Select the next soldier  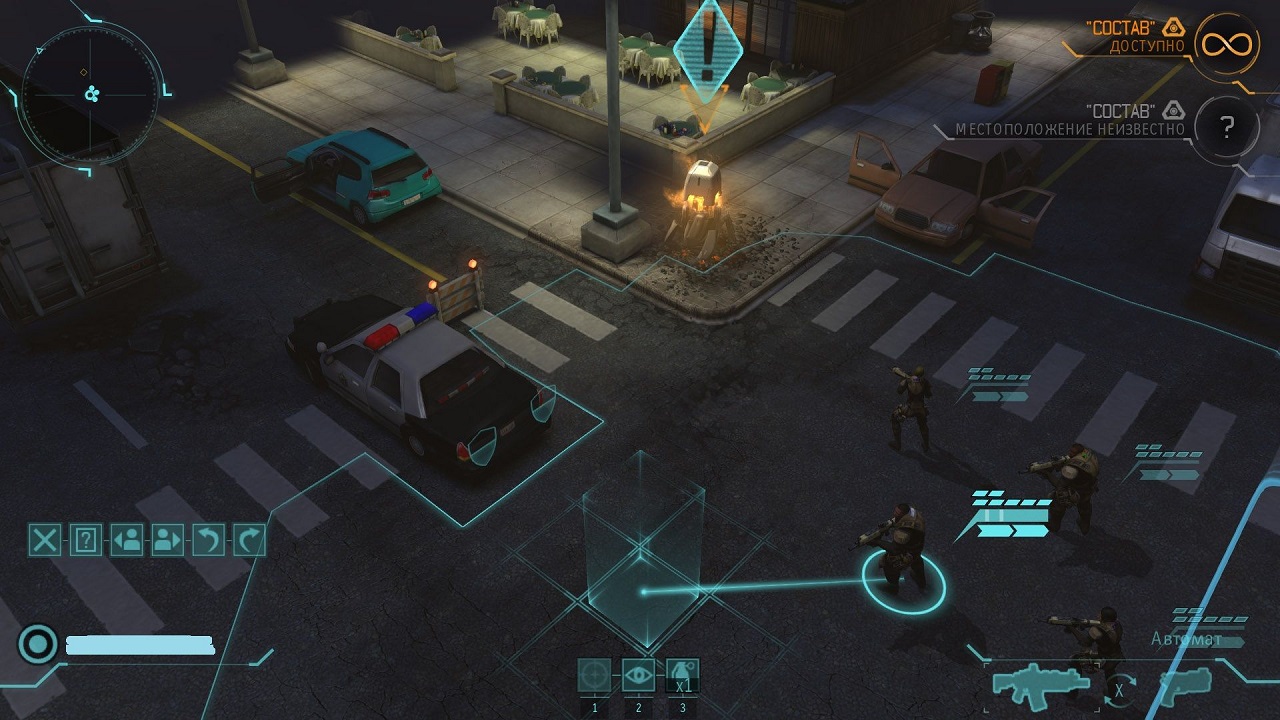click(167, 541)
